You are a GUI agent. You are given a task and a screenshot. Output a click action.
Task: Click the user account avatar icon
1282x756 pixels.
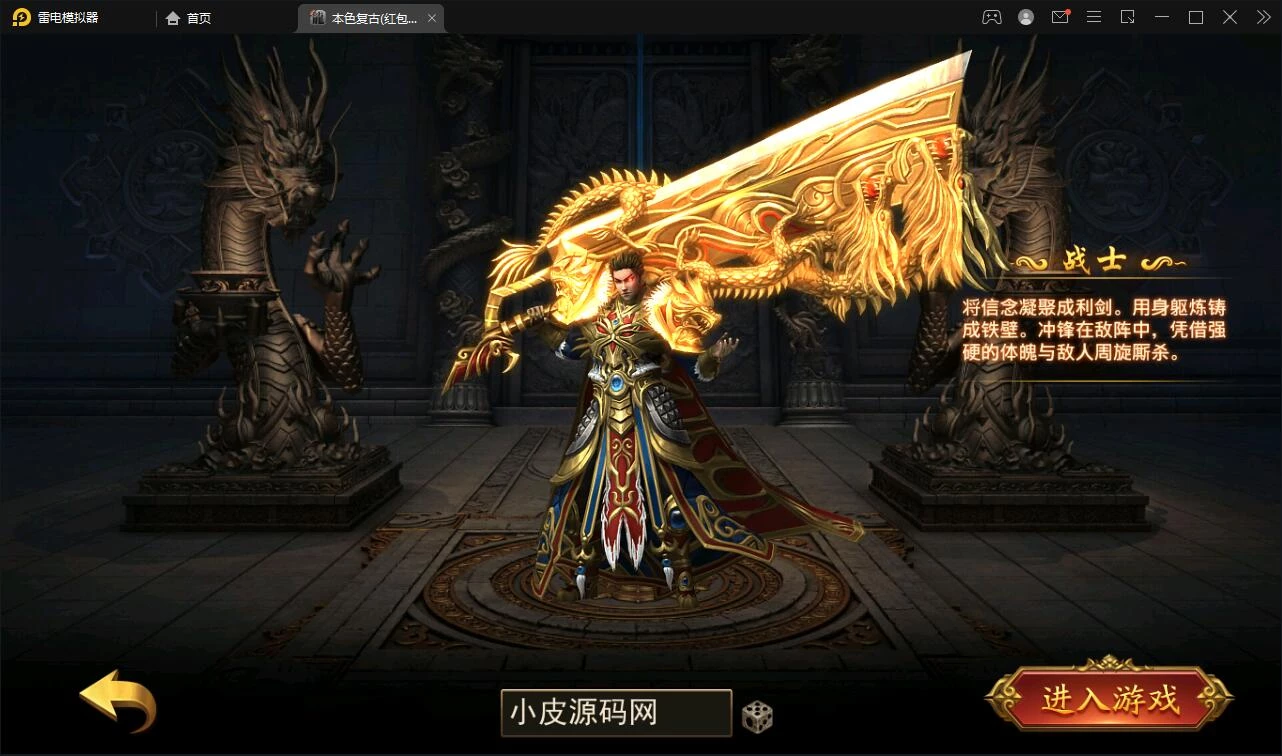pyautogui.click(x=1025, y=17)
